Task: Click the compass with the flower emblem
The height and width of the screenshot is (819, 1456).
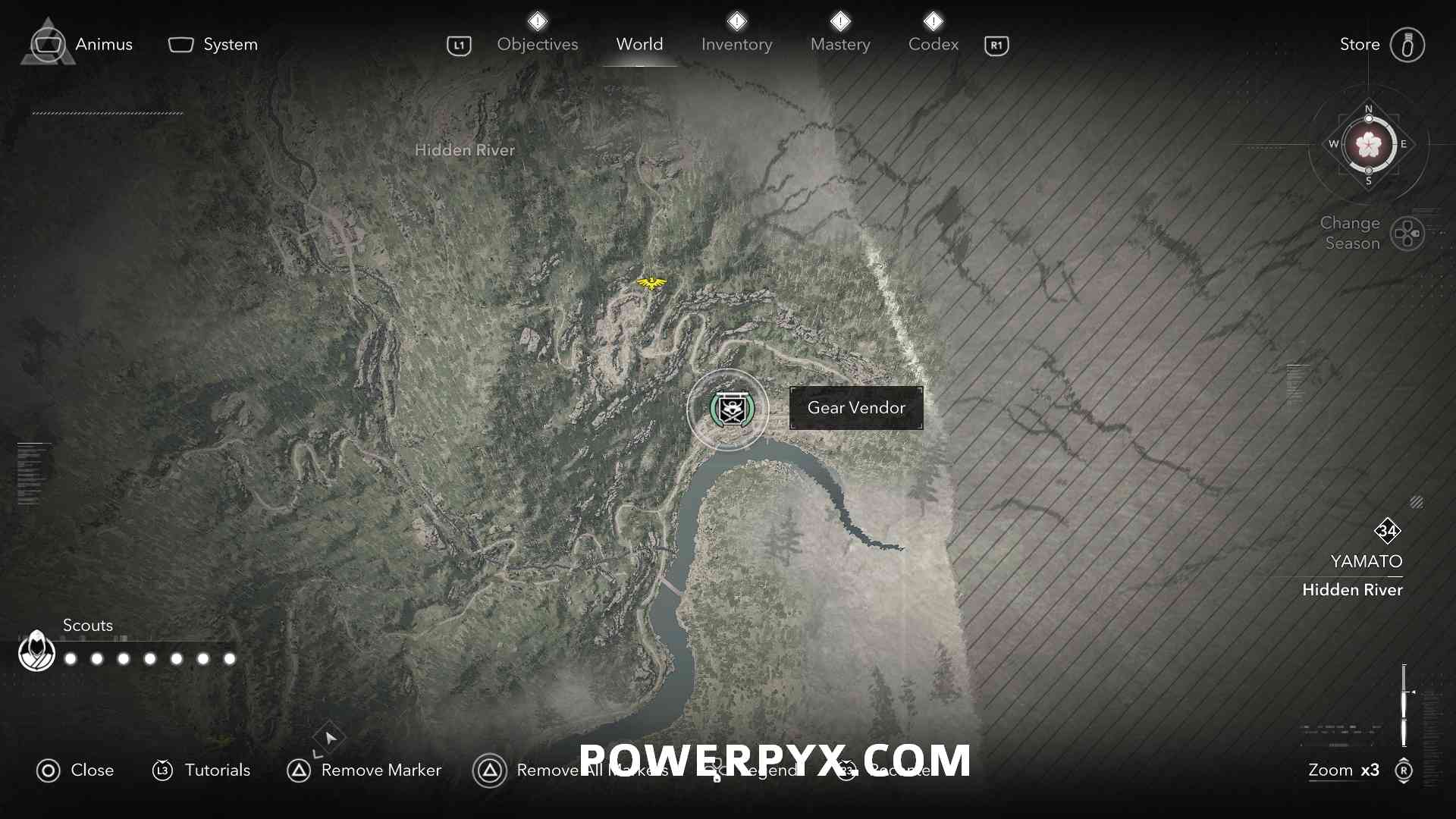Action: (x=1369, y=144)
